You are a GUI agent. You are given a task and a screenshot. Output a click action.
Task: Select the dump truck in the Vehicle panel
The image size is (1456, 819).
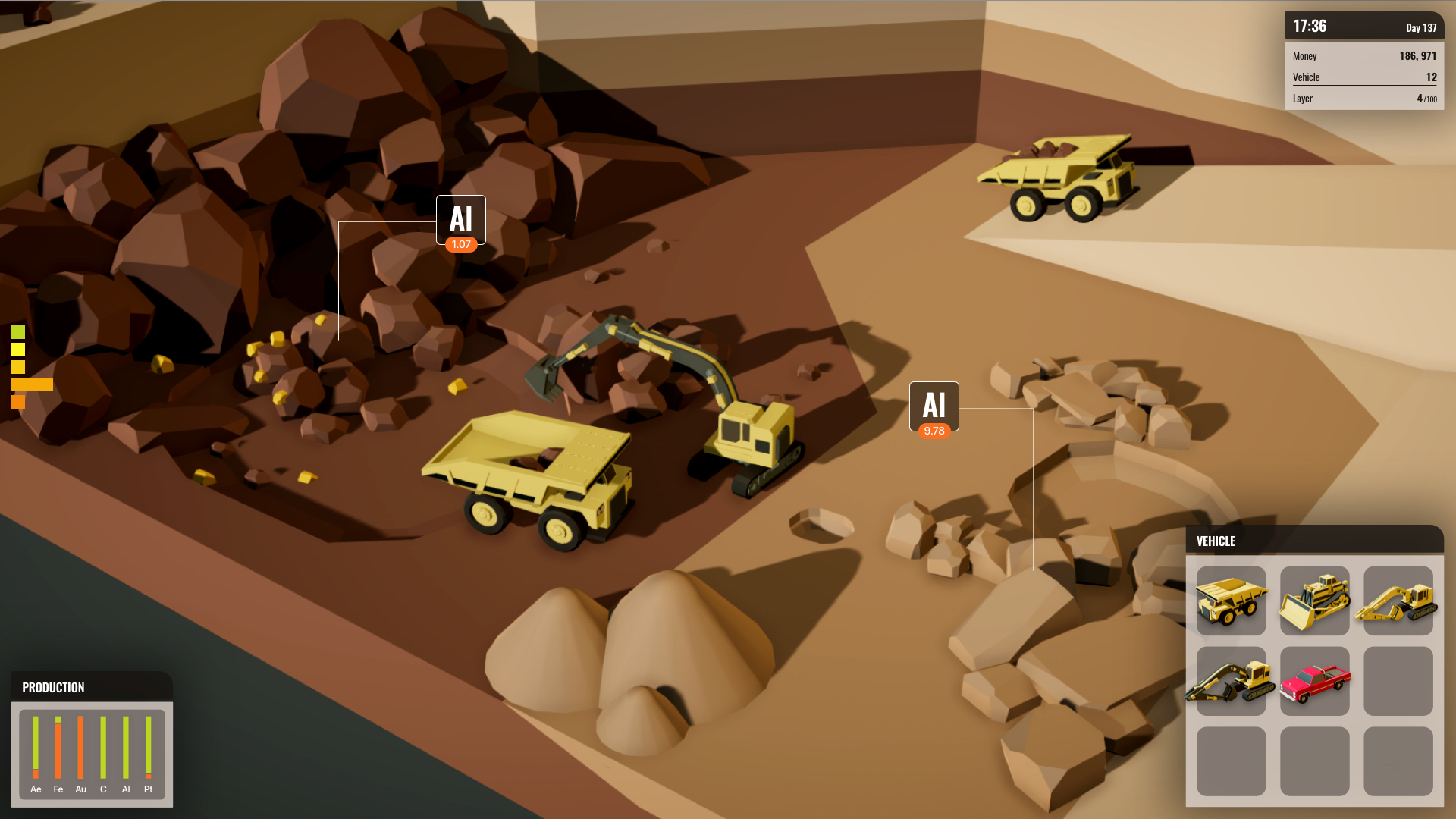1232,601
